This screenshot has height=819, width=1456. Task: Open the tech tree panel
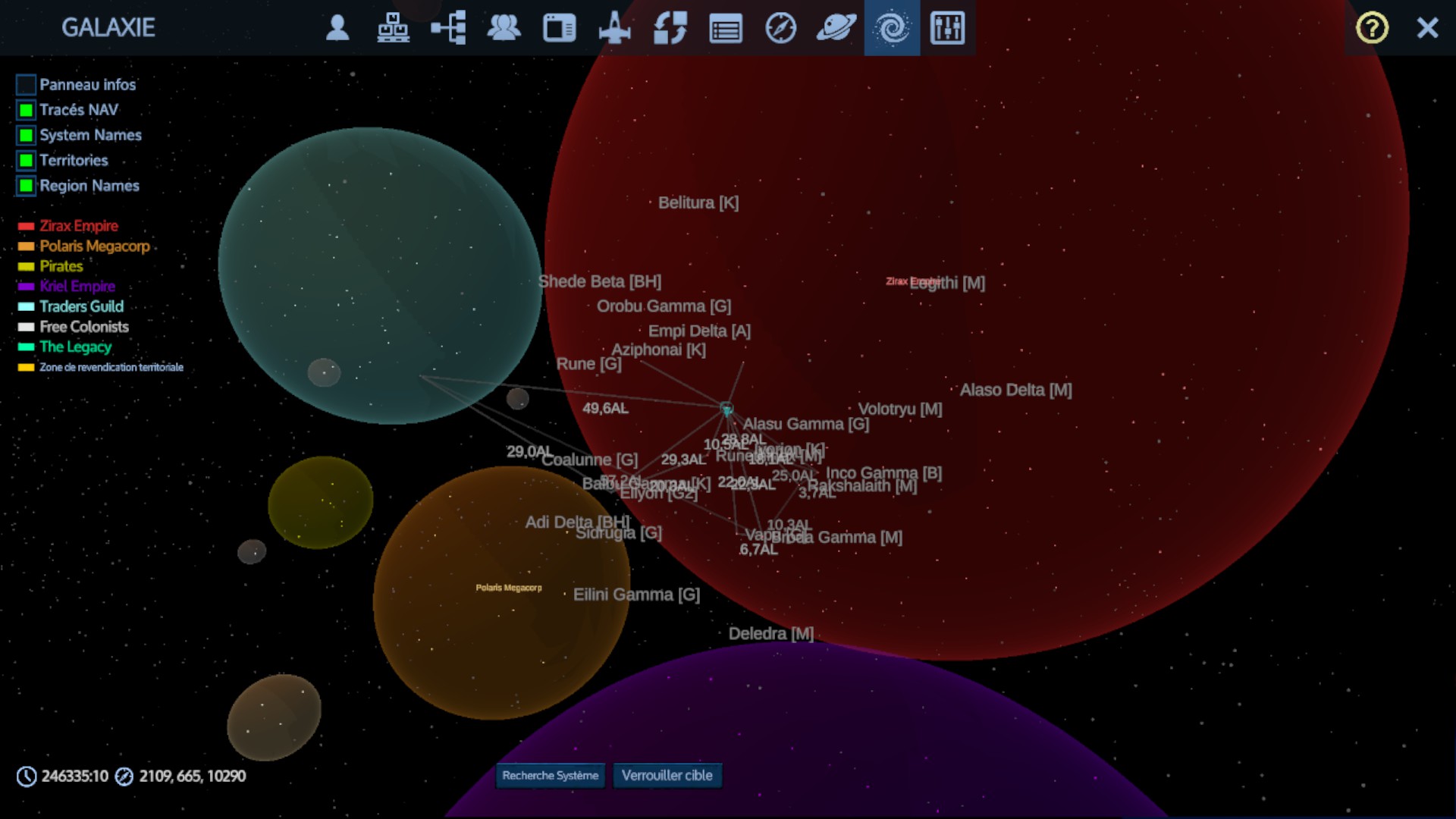[x=448, y=28]
